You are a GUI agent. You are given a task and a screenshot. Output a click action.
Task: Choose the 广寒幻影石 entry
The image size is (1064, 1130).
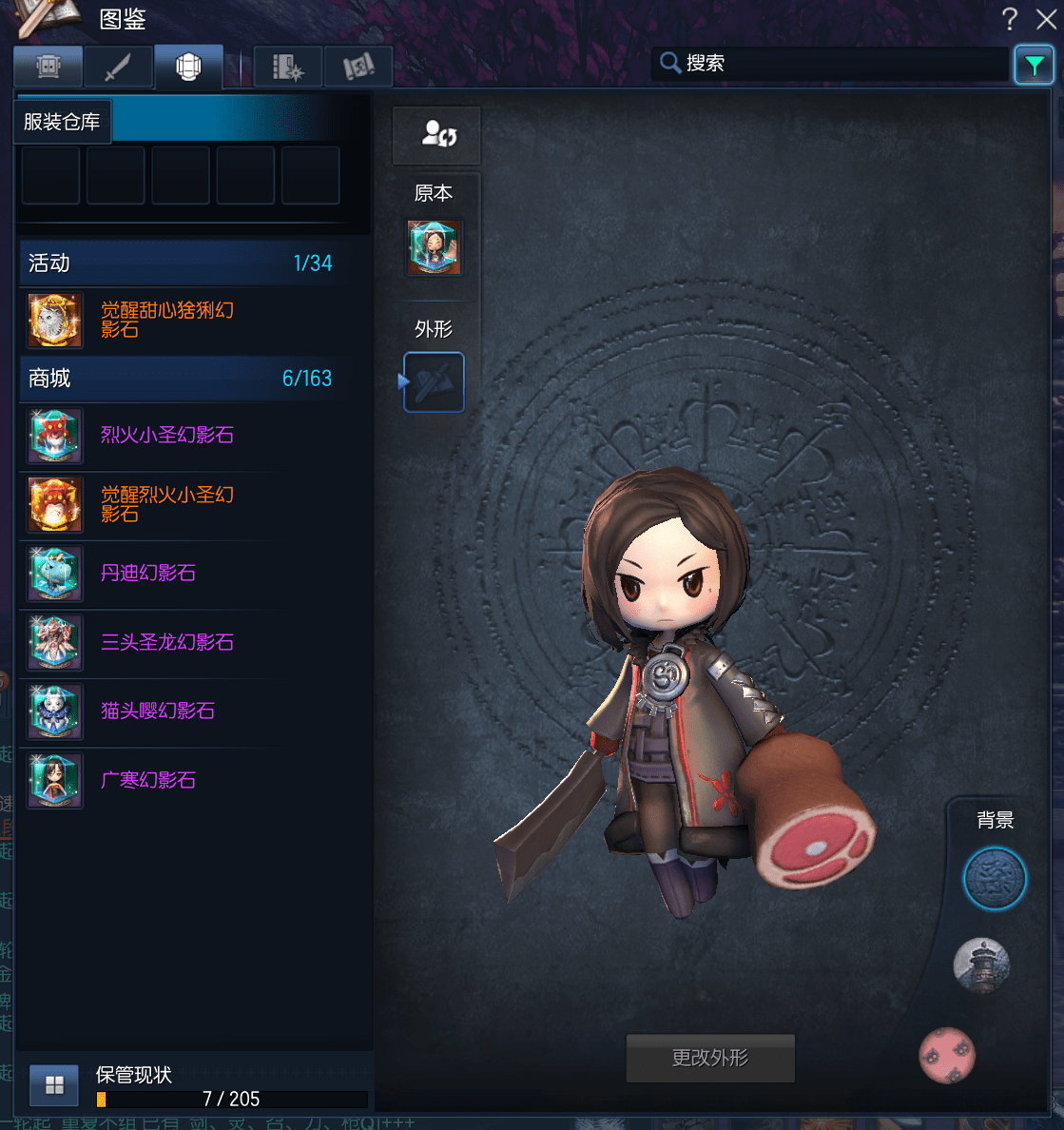148,781
